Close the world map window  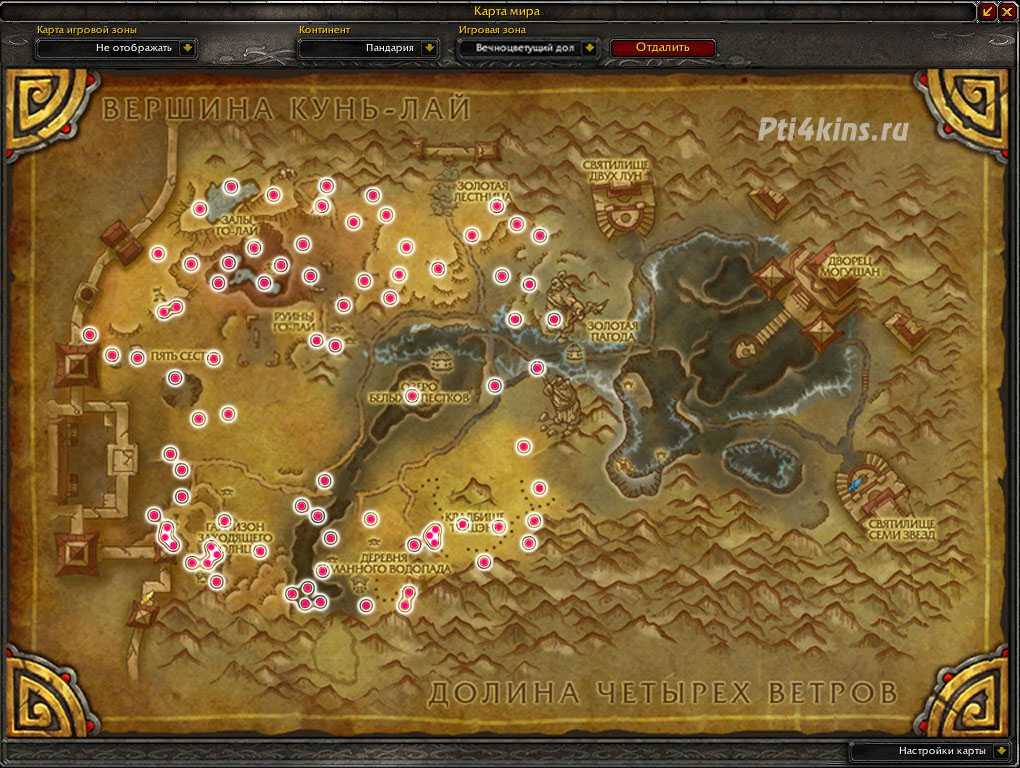pyautogui.click(x=1007, y=11)
